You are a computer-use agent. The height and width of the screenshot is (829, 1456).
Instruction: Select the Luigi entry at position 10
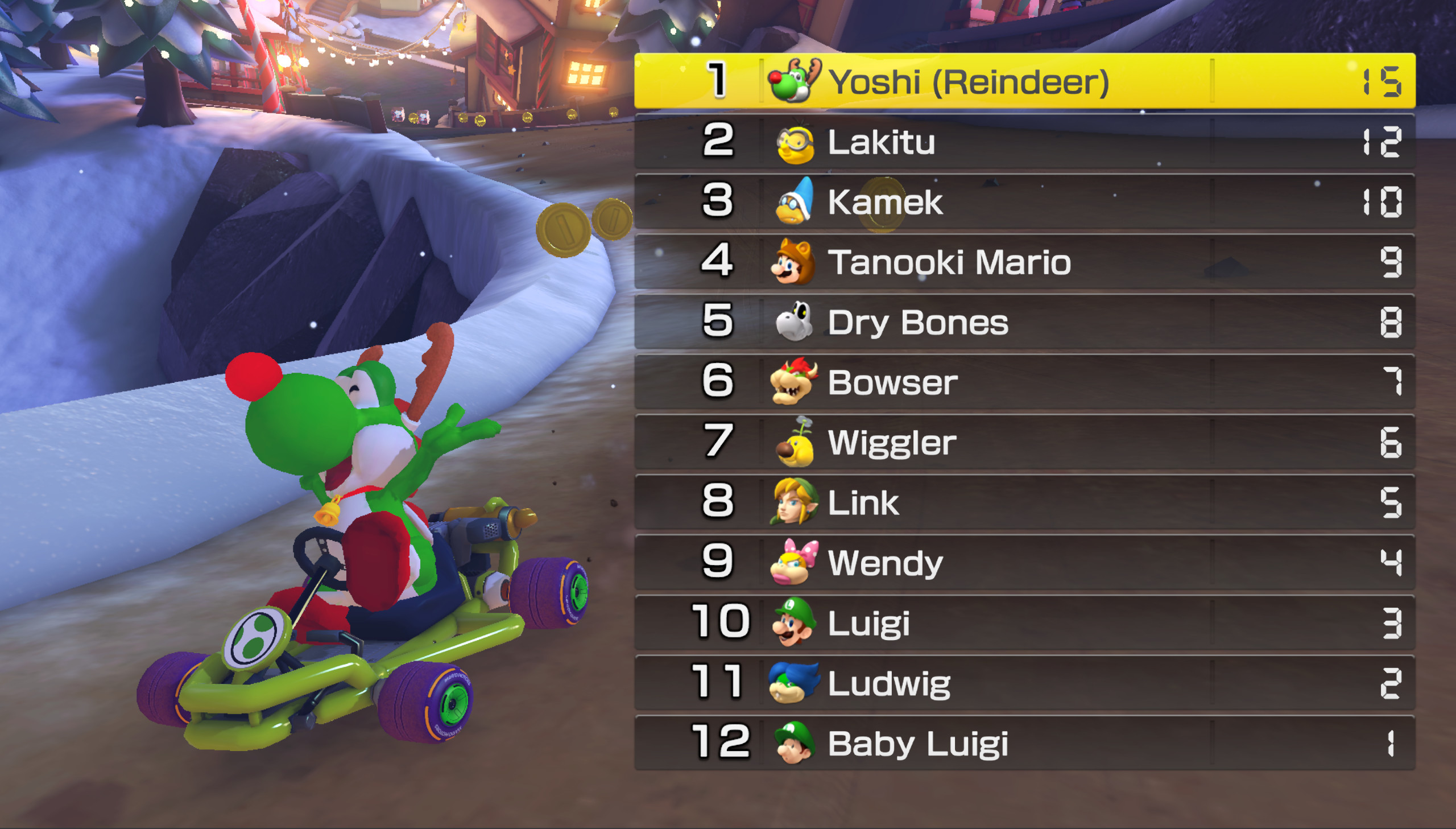coord(1024,622)
